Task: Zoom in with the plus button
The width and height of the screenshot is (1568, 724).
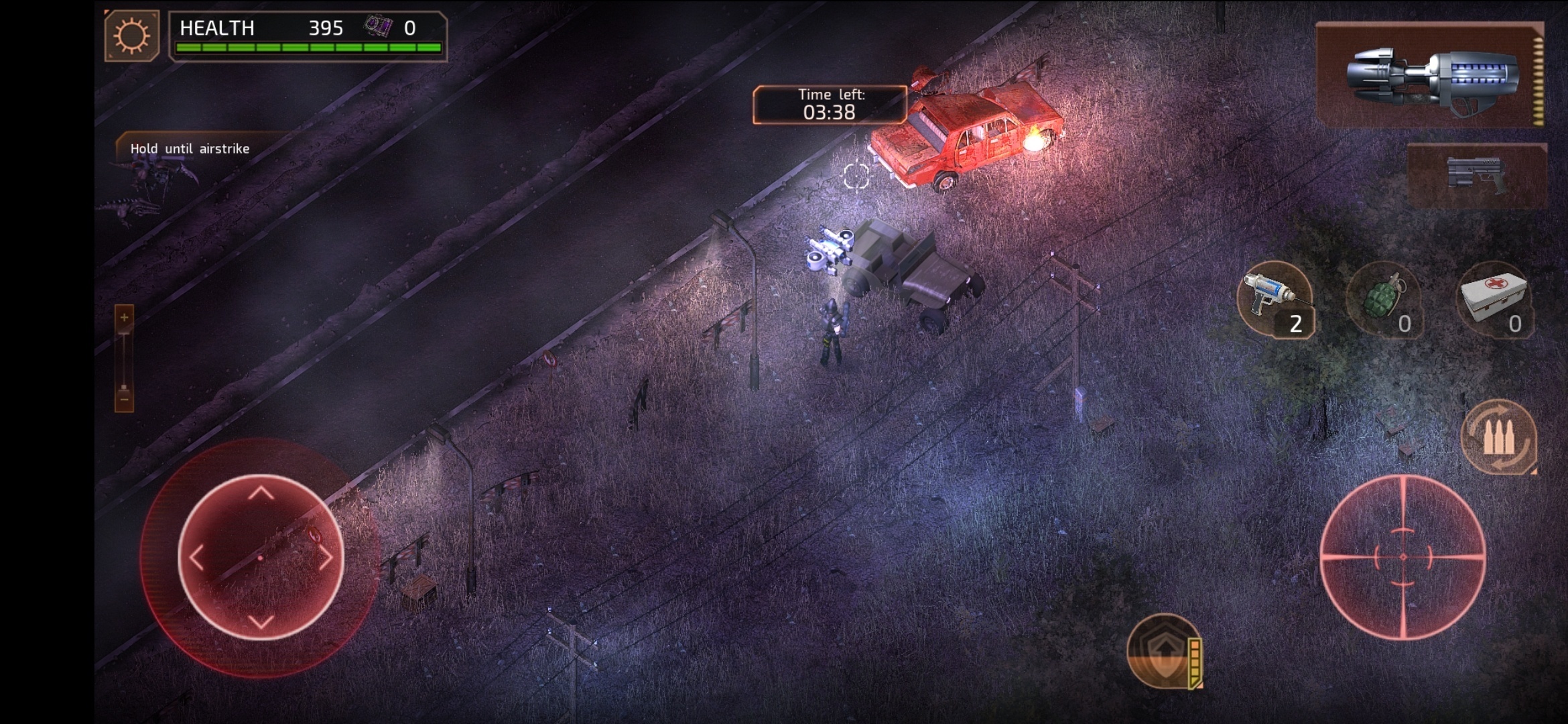Action: click(x=124, y=318)
